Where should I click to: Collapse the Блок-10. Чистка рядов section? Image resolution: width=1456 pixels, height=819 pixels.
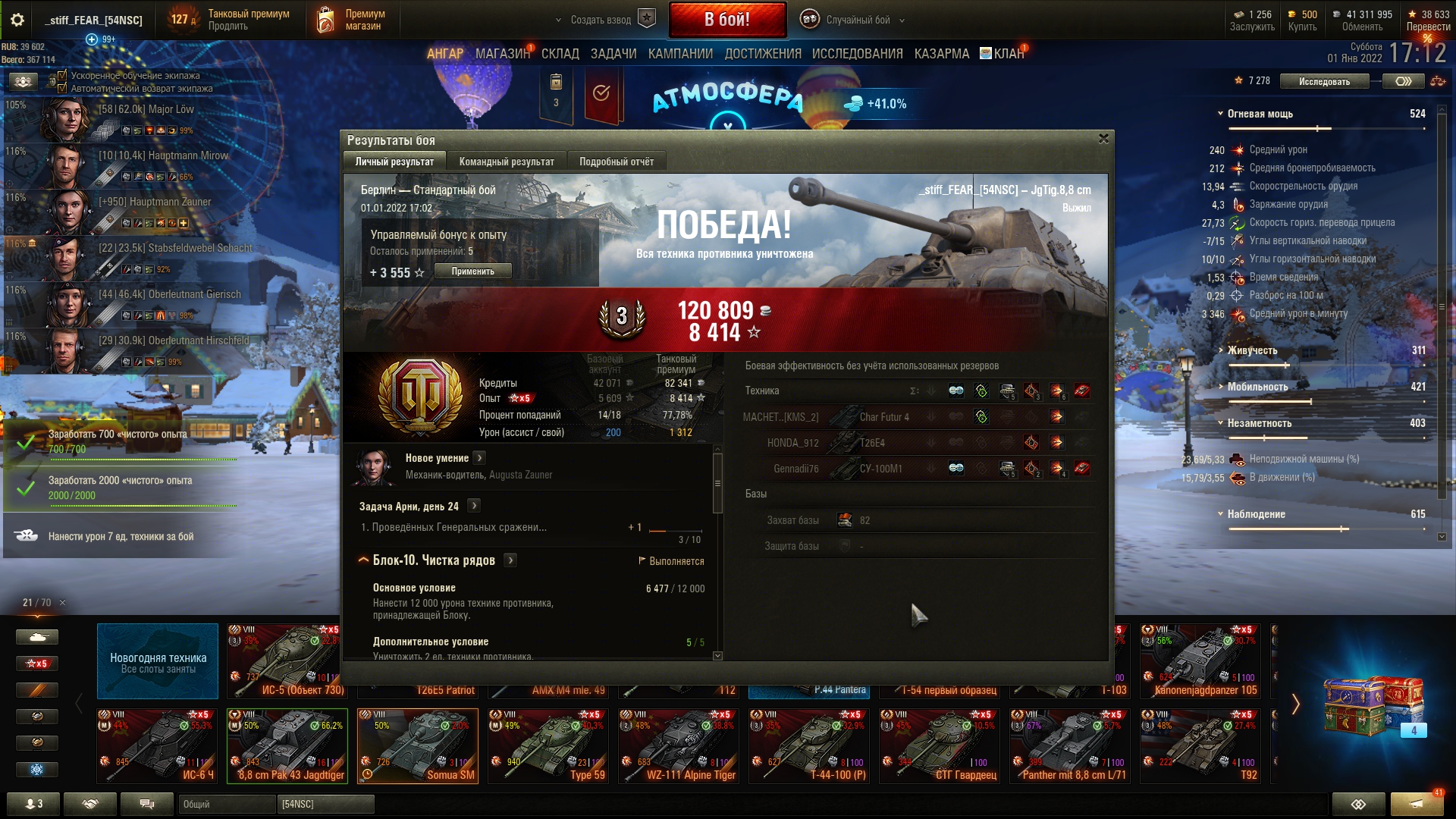363,560
